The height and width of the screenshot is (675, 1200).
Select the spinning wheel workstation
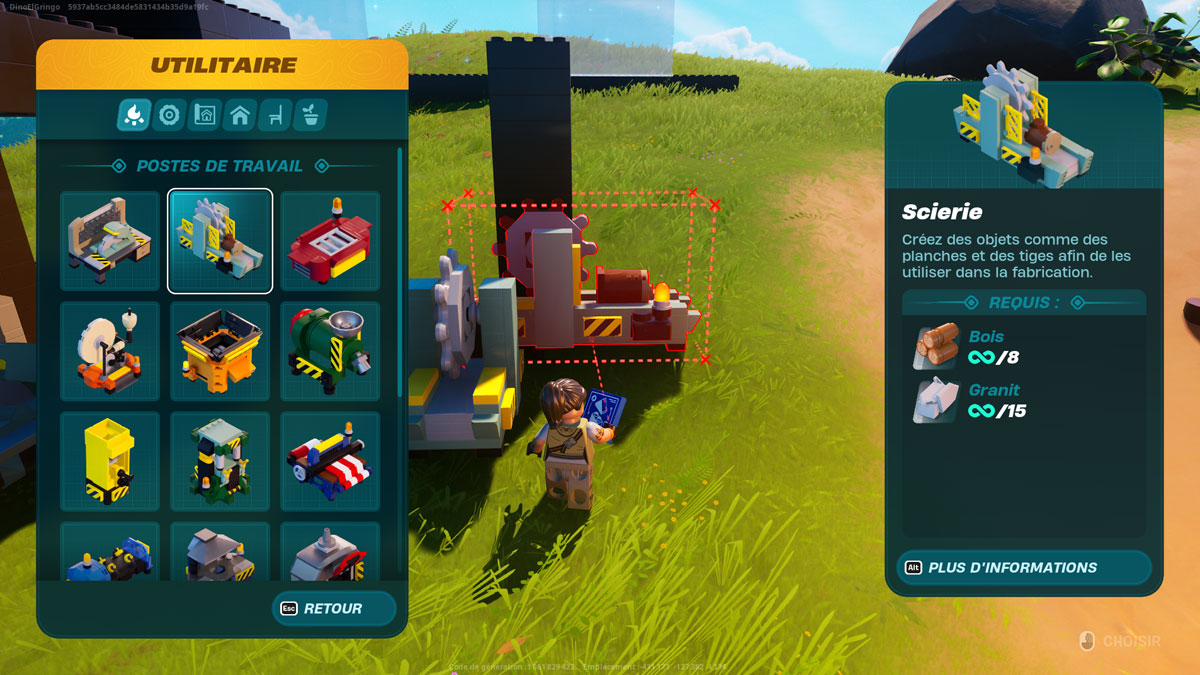pyautogui.click(x=110, y=351)
